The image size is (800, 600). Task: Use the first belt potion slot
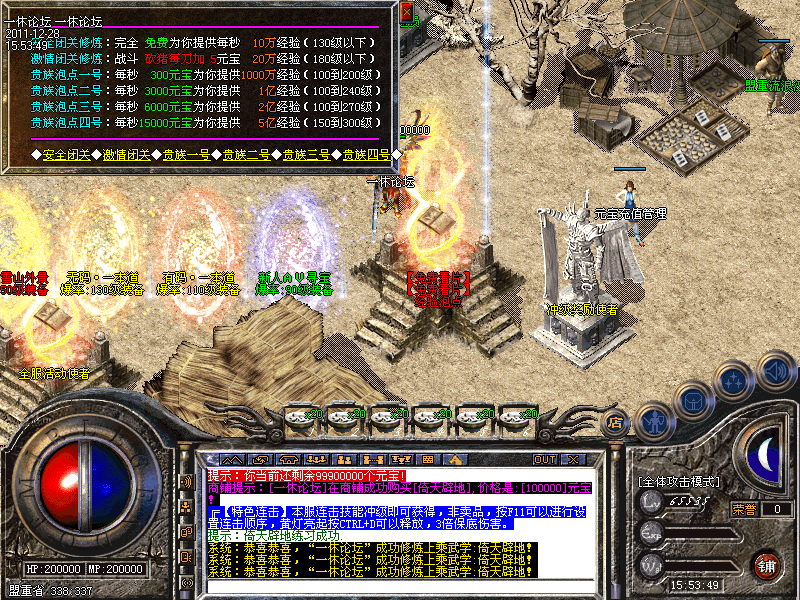coord(300,415)
